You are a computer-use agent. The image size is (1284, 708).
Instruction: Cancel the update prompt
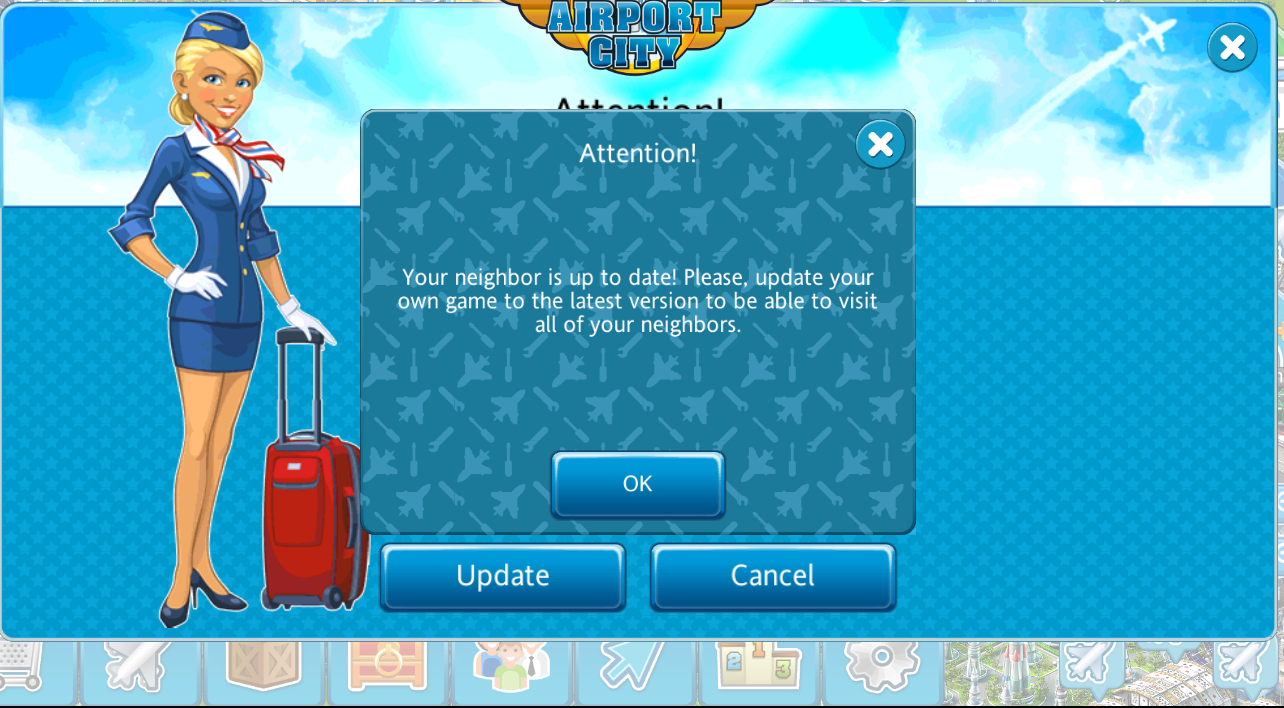point(772,576)
